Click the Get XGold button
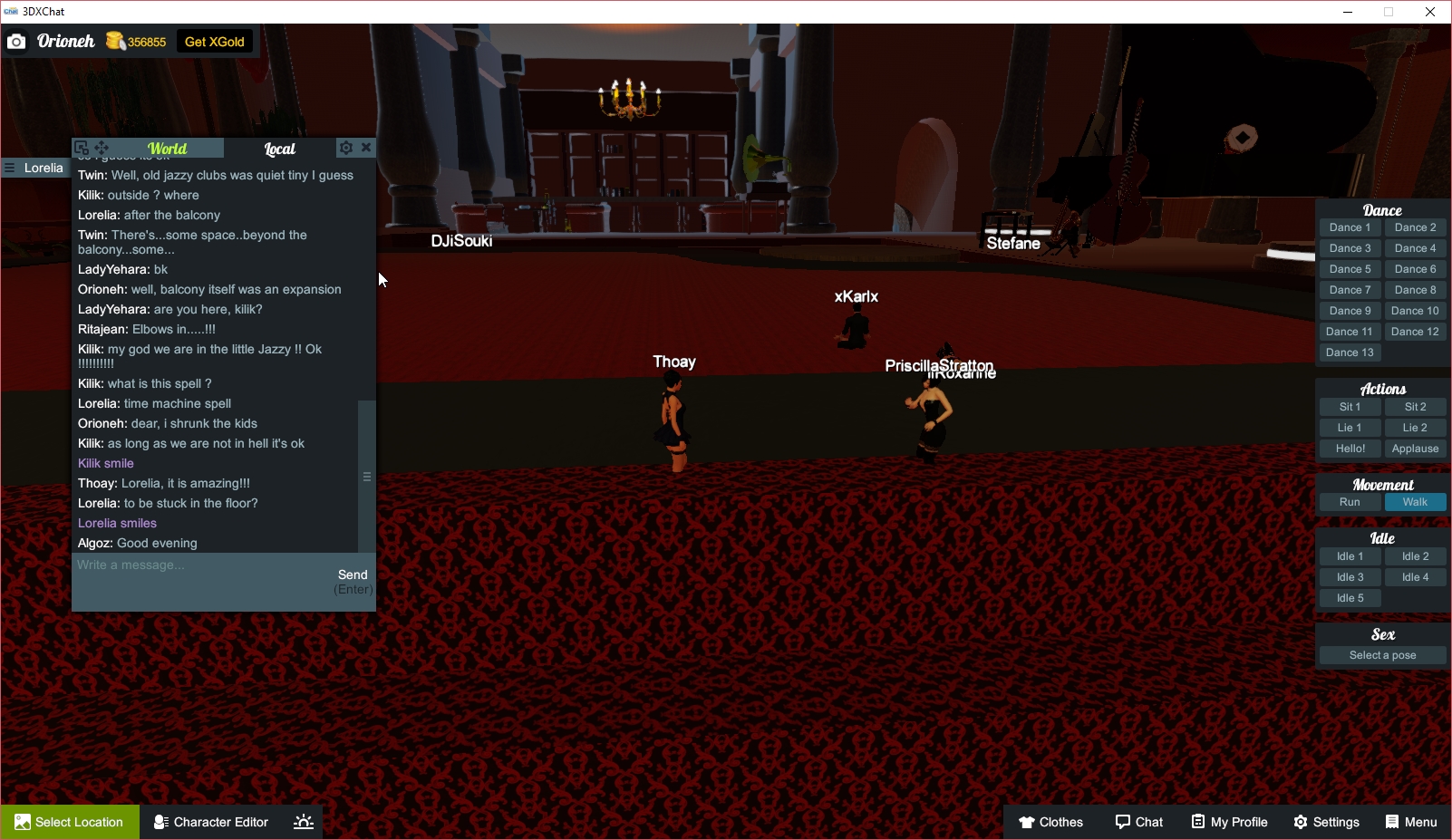 (x=214, y=41)
